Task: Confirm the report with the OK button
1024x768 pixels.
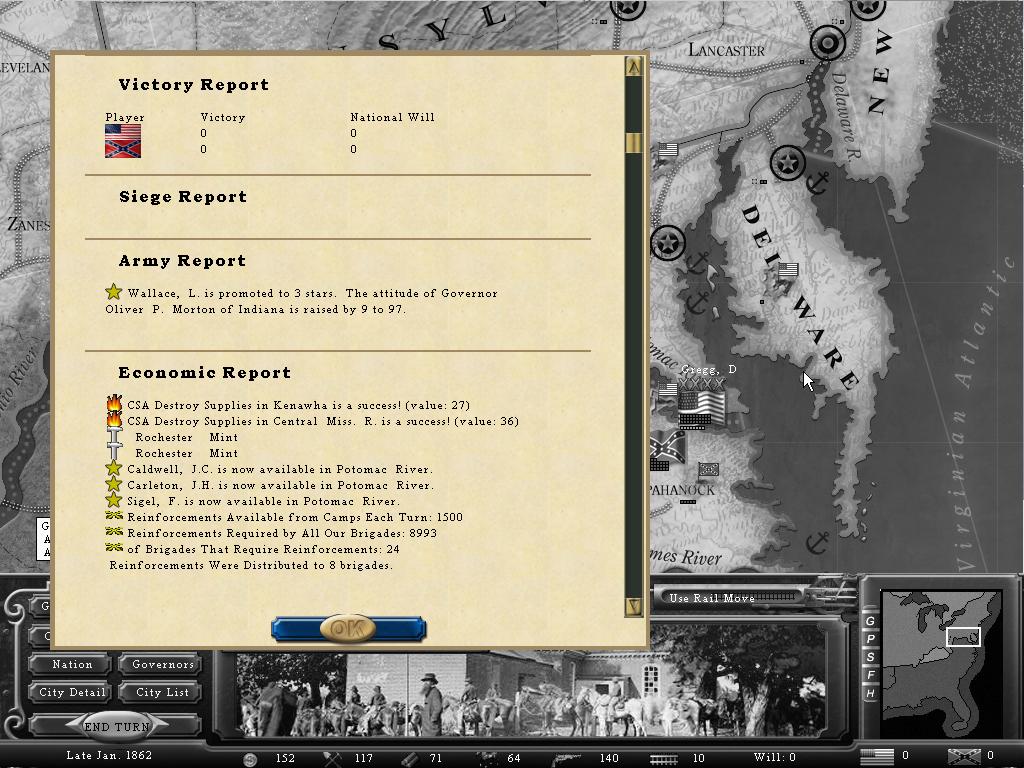Action: [348, 628]
